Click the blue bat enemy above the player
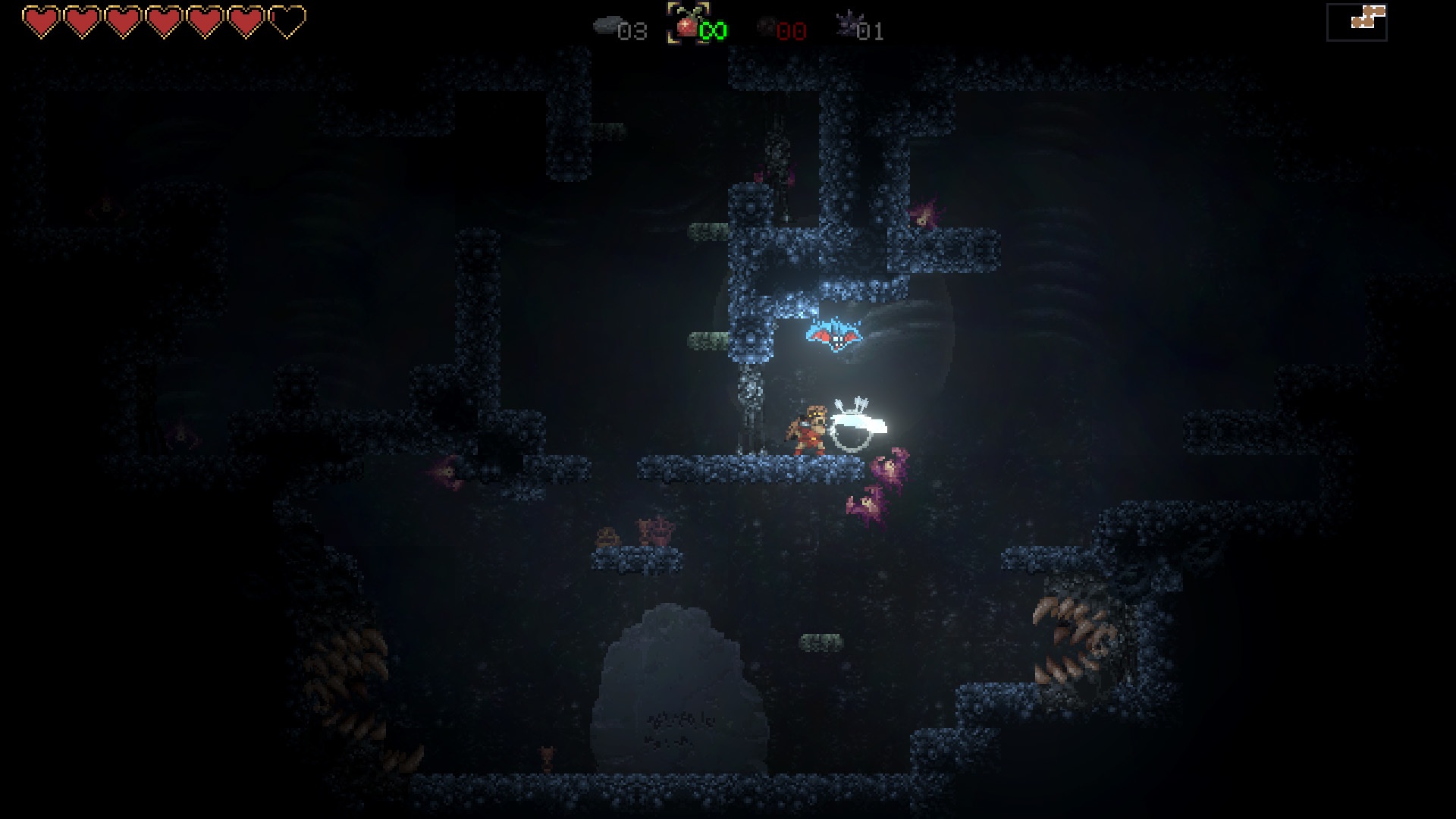The height and width of the screenshot is (819, 1456). 834,337
